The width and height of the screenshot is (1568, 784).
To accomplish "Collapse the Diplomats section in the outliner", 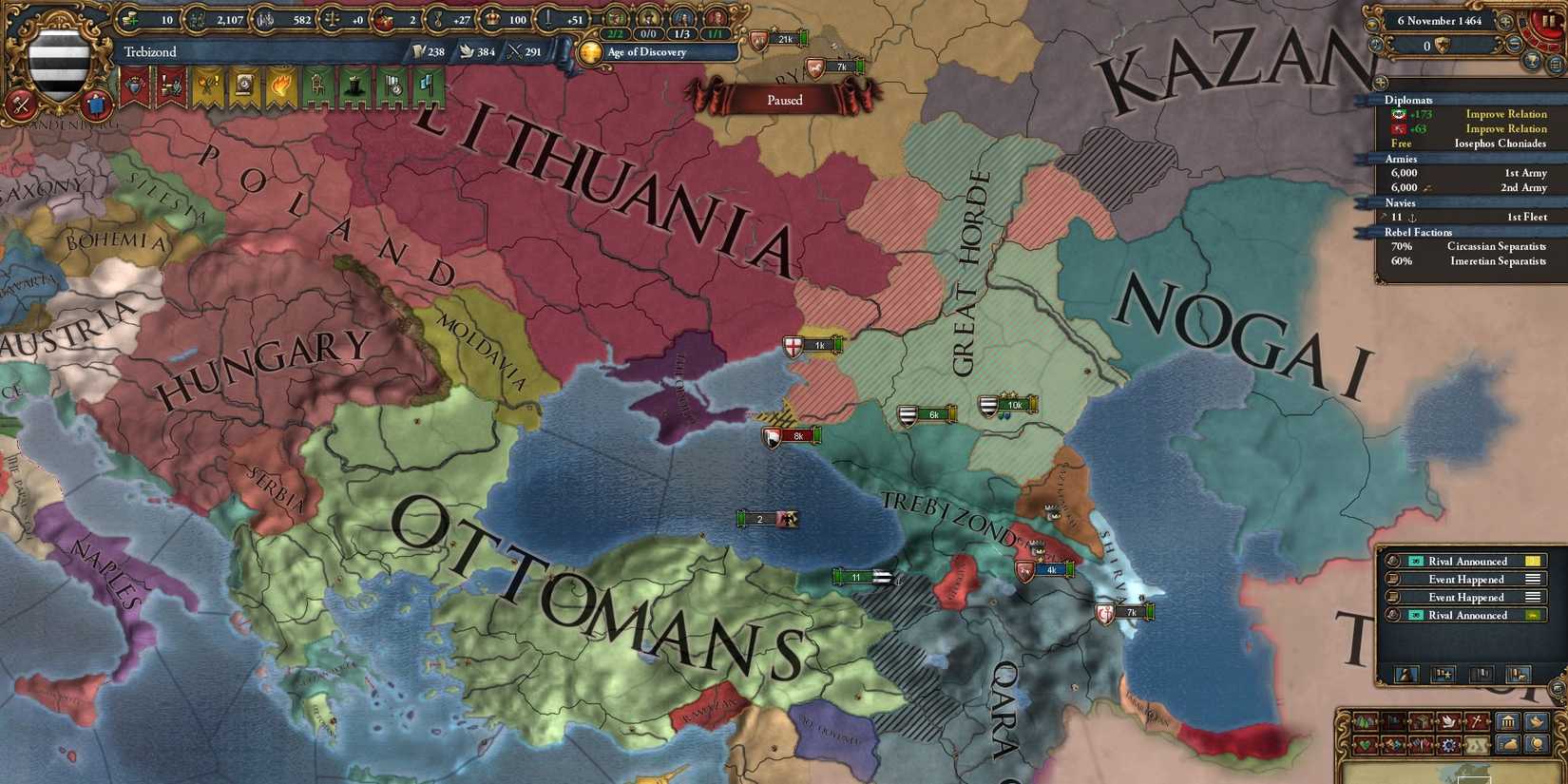I will (1408, 100).
